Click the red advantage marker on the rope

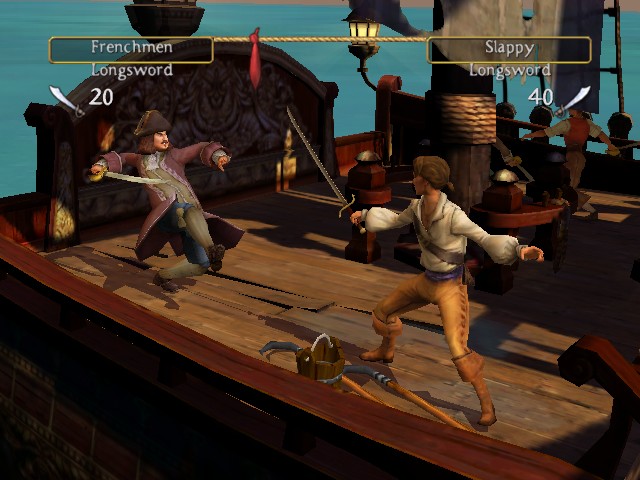[x=259, y=58]
